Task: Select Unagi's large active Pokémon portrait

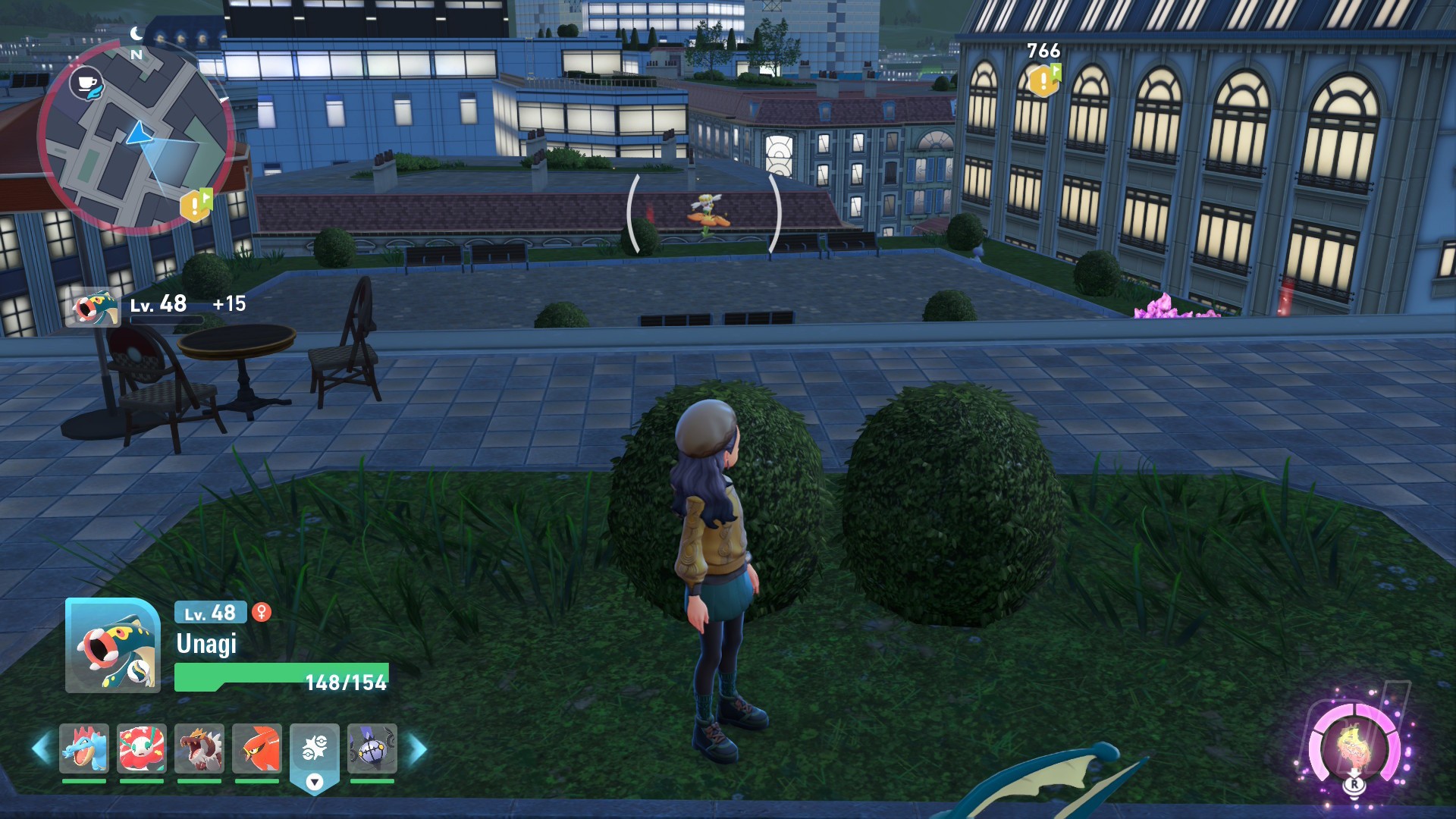Action: (113, 645)
